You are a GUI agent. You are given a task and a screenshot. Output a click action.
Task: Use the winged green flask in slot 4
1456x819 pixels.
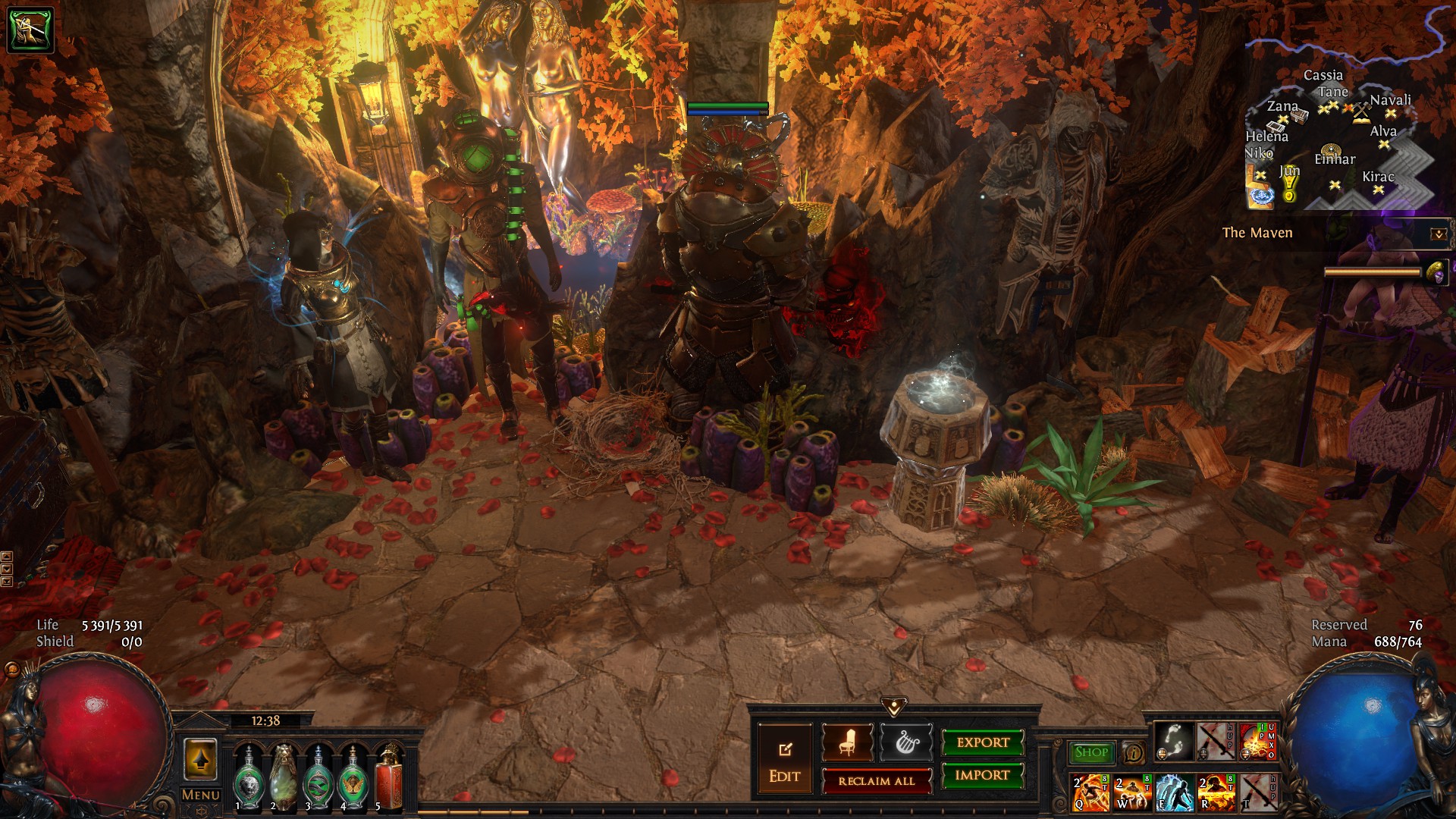[x=353, y=777]
